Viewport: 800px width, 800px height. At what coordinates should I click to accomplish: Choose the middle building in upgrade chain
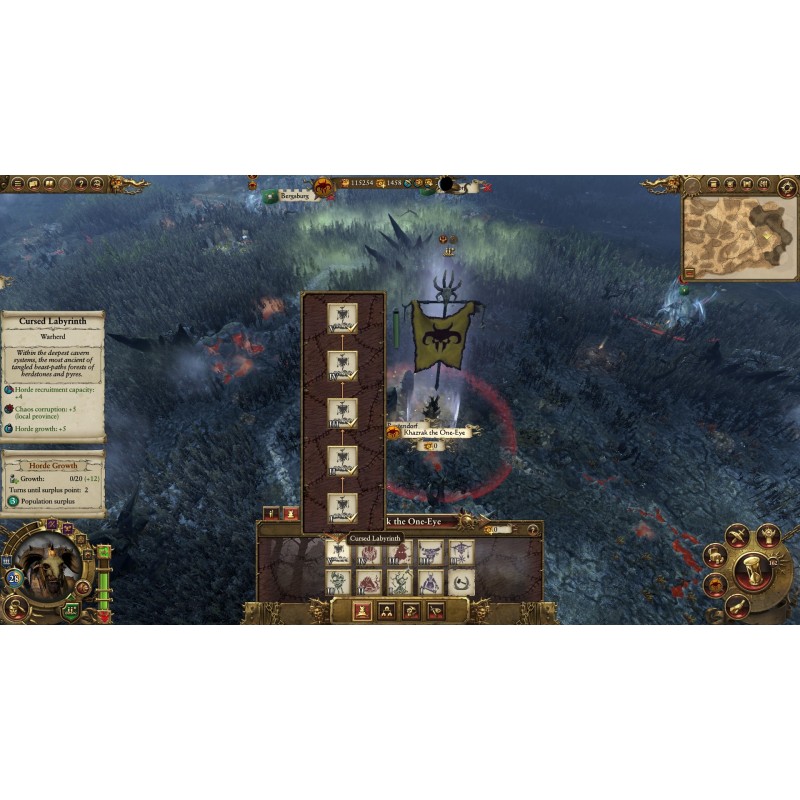click(343, 411)
